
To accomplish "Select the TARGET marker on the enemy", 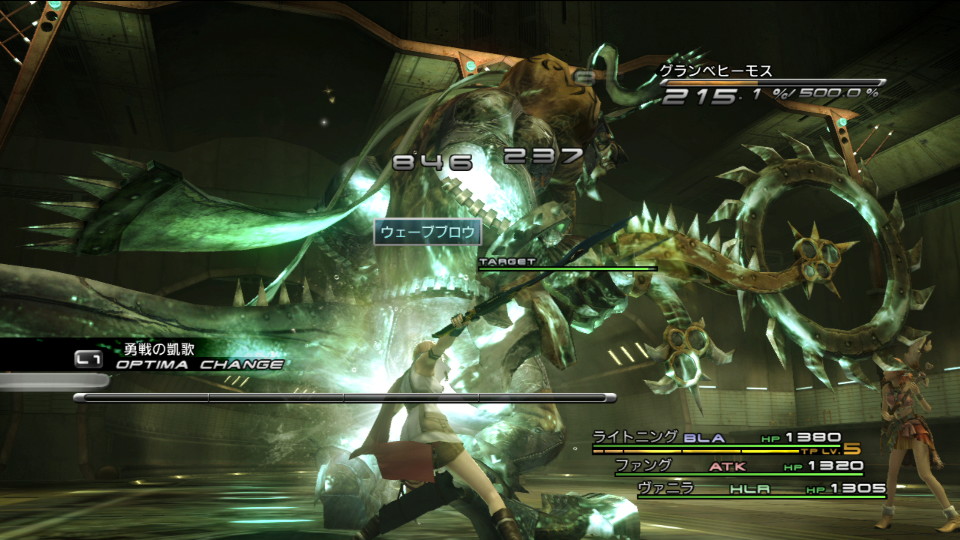I will point(508,261).
